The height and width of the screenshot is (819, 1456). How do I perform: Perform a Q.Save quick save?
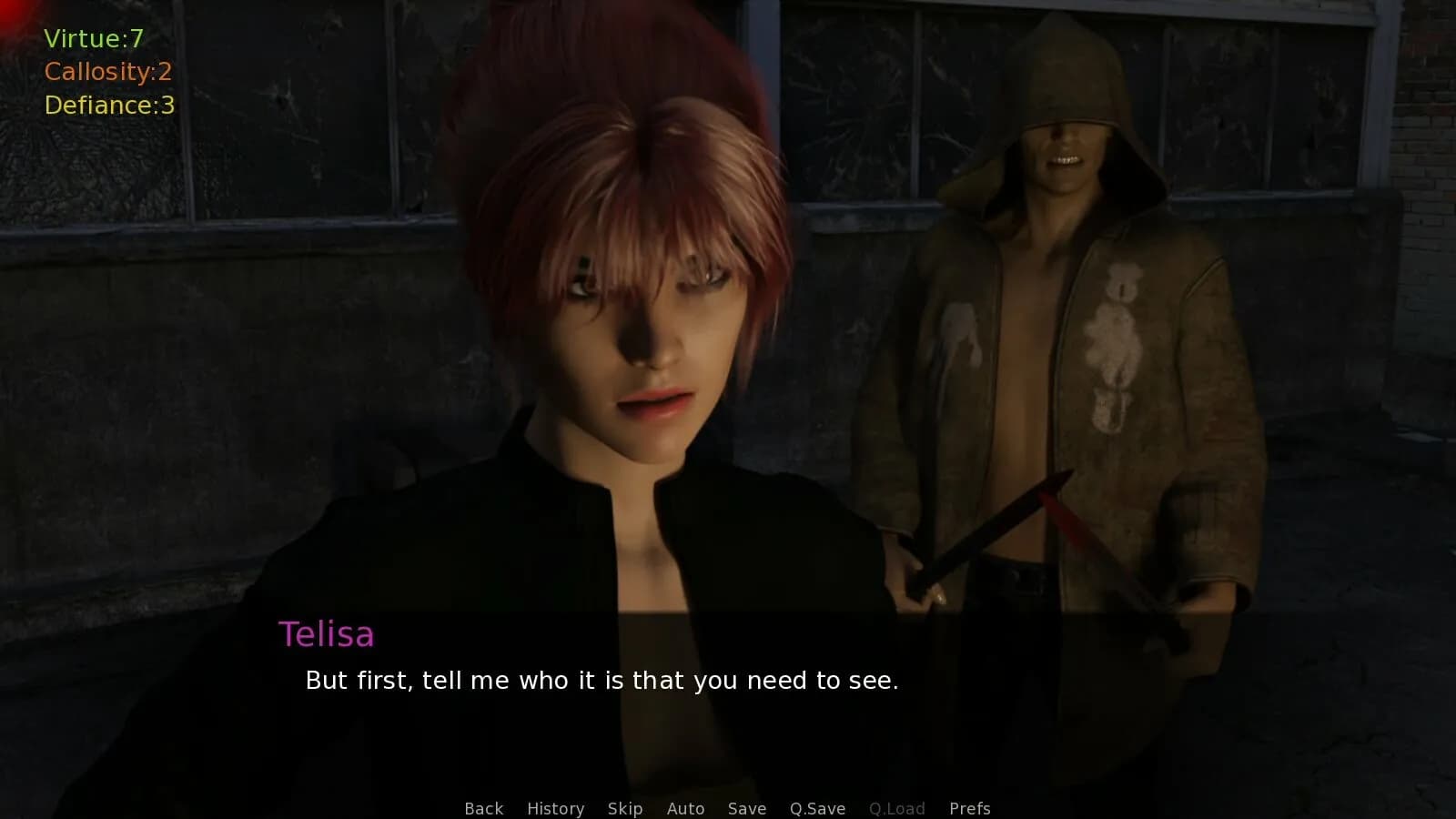click(x=816, y=808)
